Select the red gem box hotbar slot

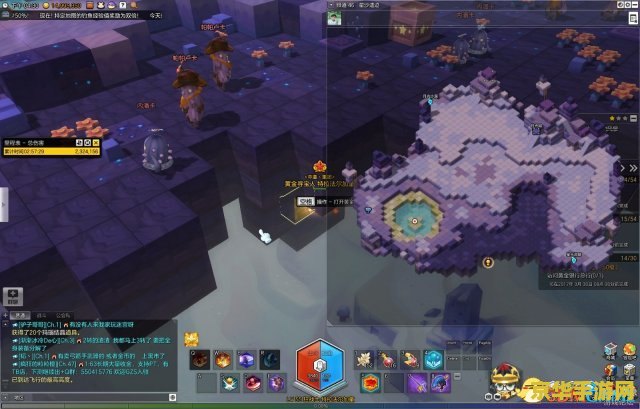point(369,381)
